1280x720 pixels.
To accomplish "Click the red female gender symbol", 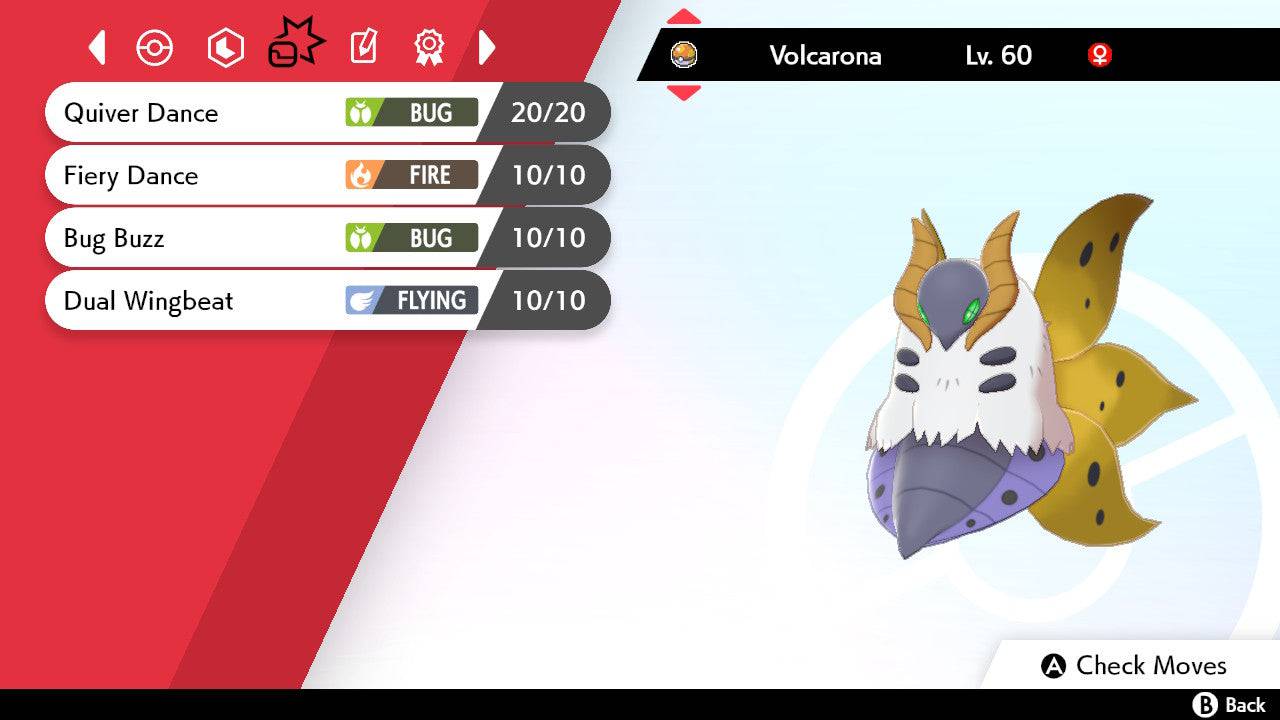I will click(x=1099, y=57).
